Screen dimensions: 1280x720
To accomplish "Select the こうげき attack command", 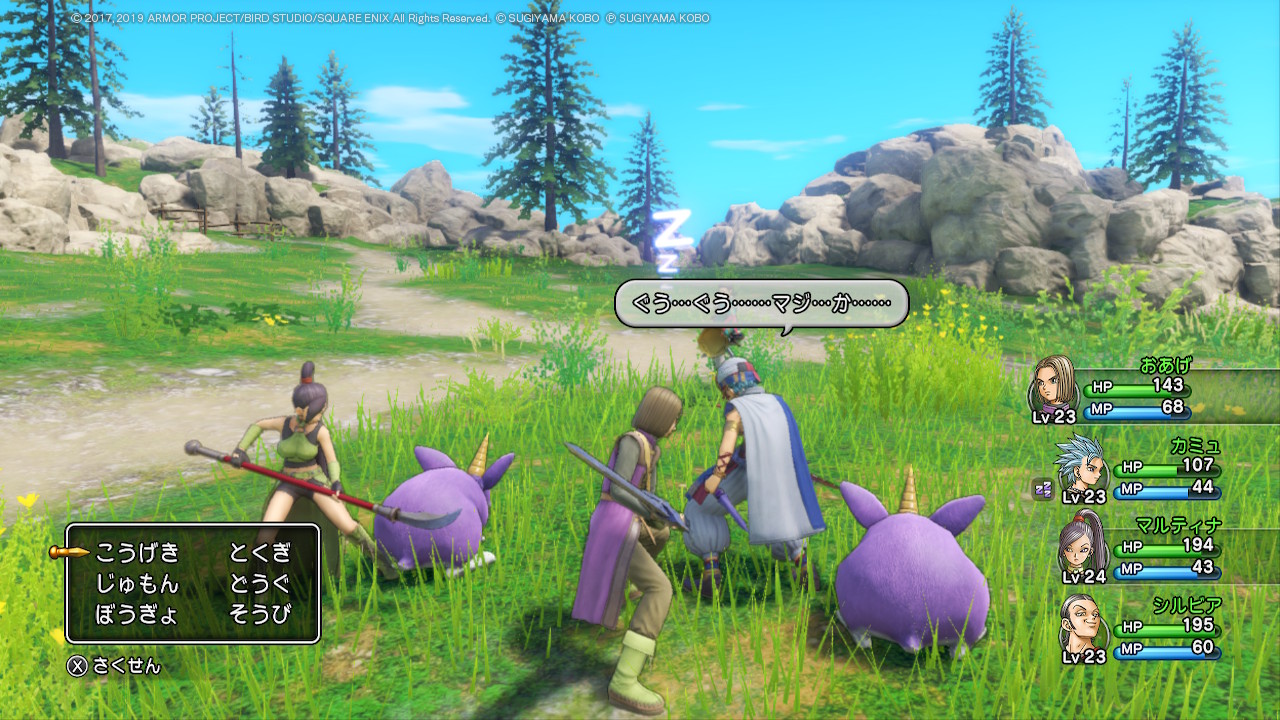I will point(137,552).
